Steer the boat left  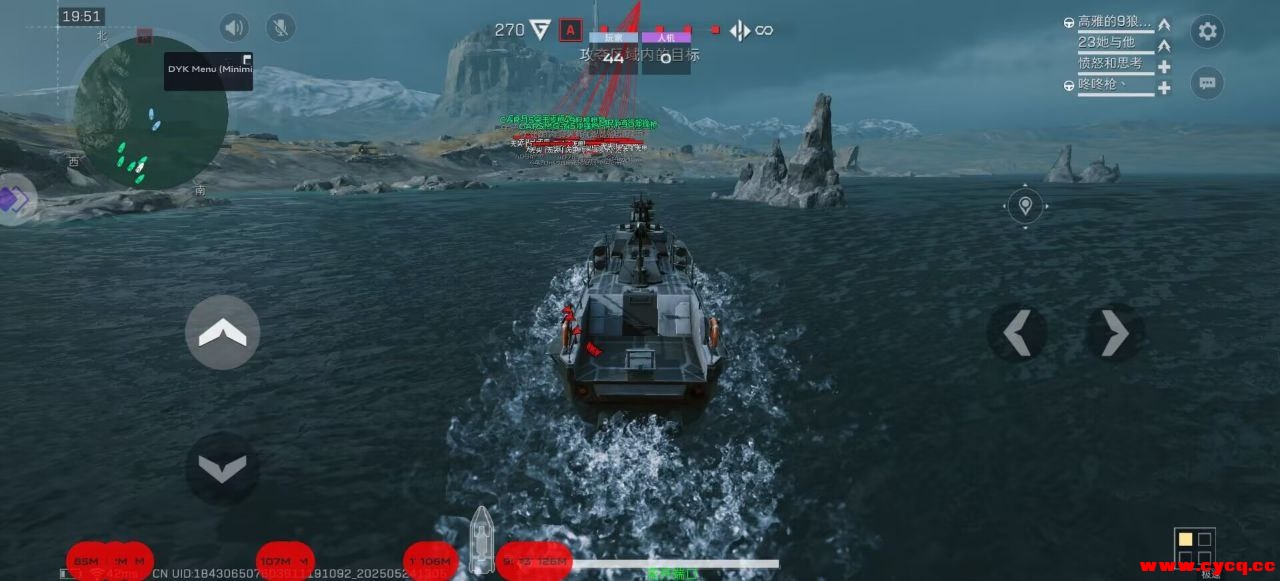pyautogui.click(x=1016, y=333)
